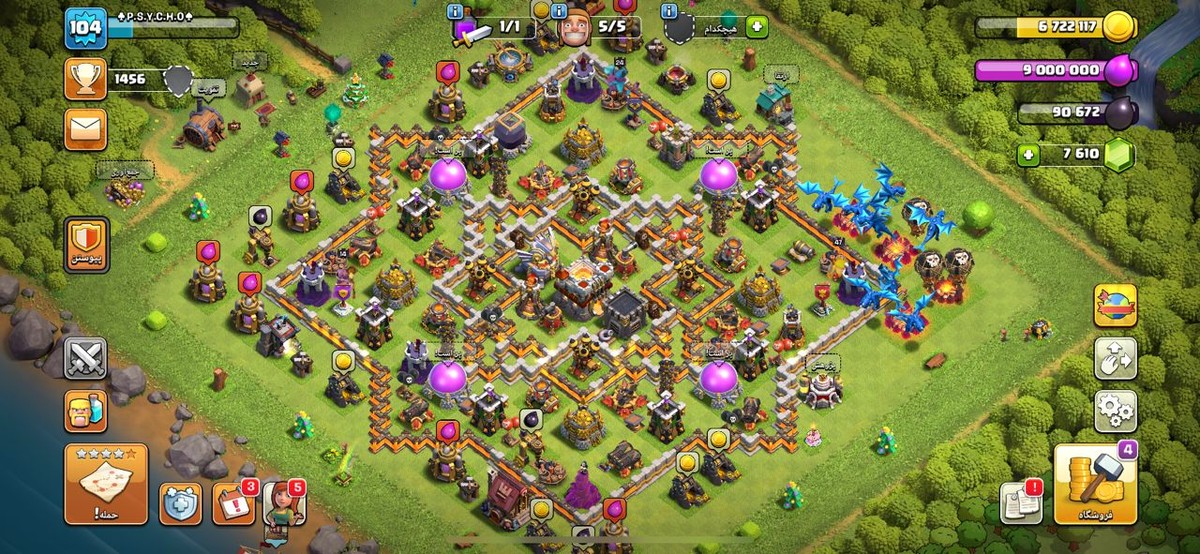Open the level 104 player profile badge
The height and width of the screenshot is (554, 1200).
pyautogui.click(x=86, y=28)
